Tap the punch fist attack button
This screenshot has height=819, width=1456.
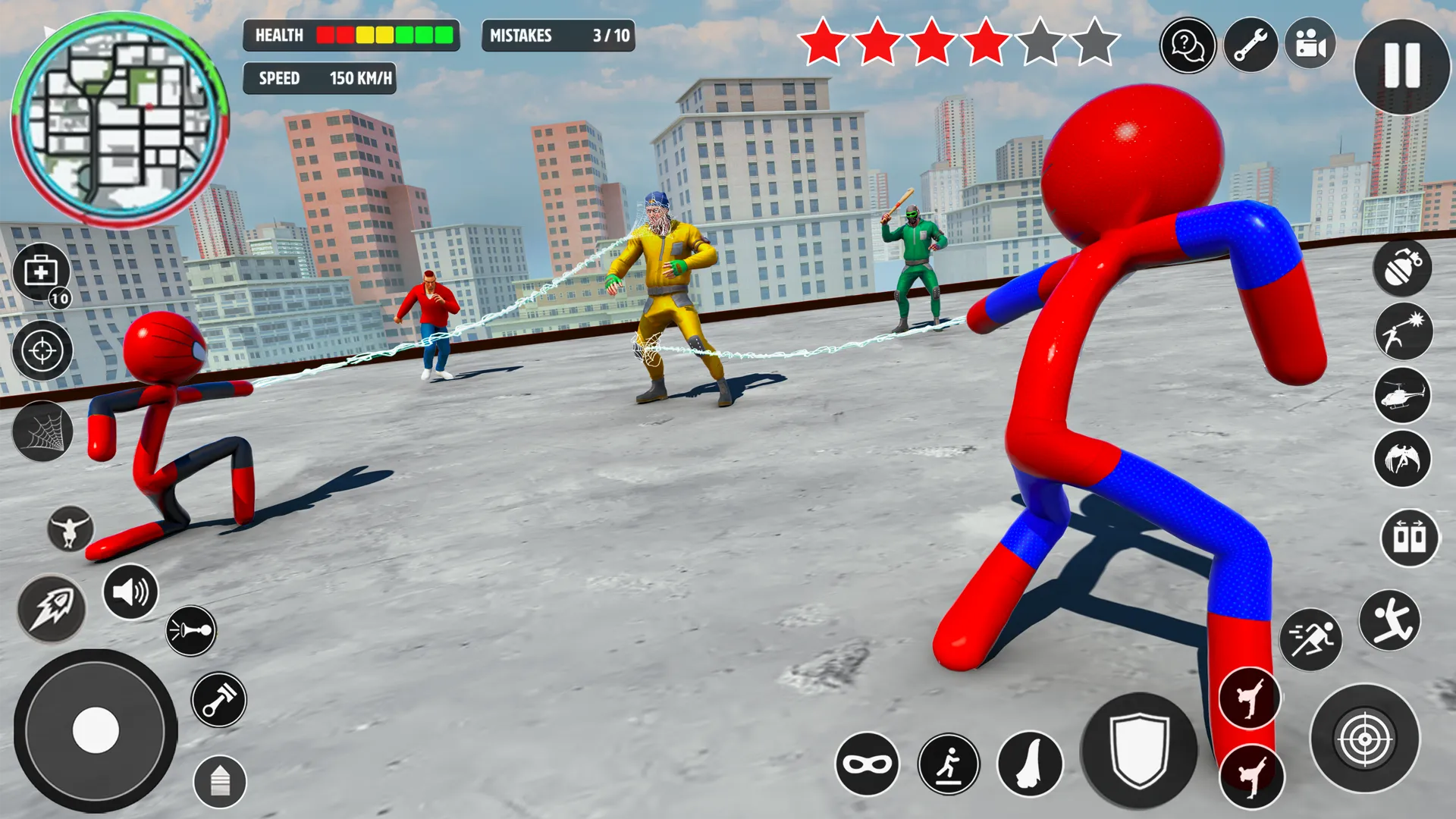click(1029, 764)
